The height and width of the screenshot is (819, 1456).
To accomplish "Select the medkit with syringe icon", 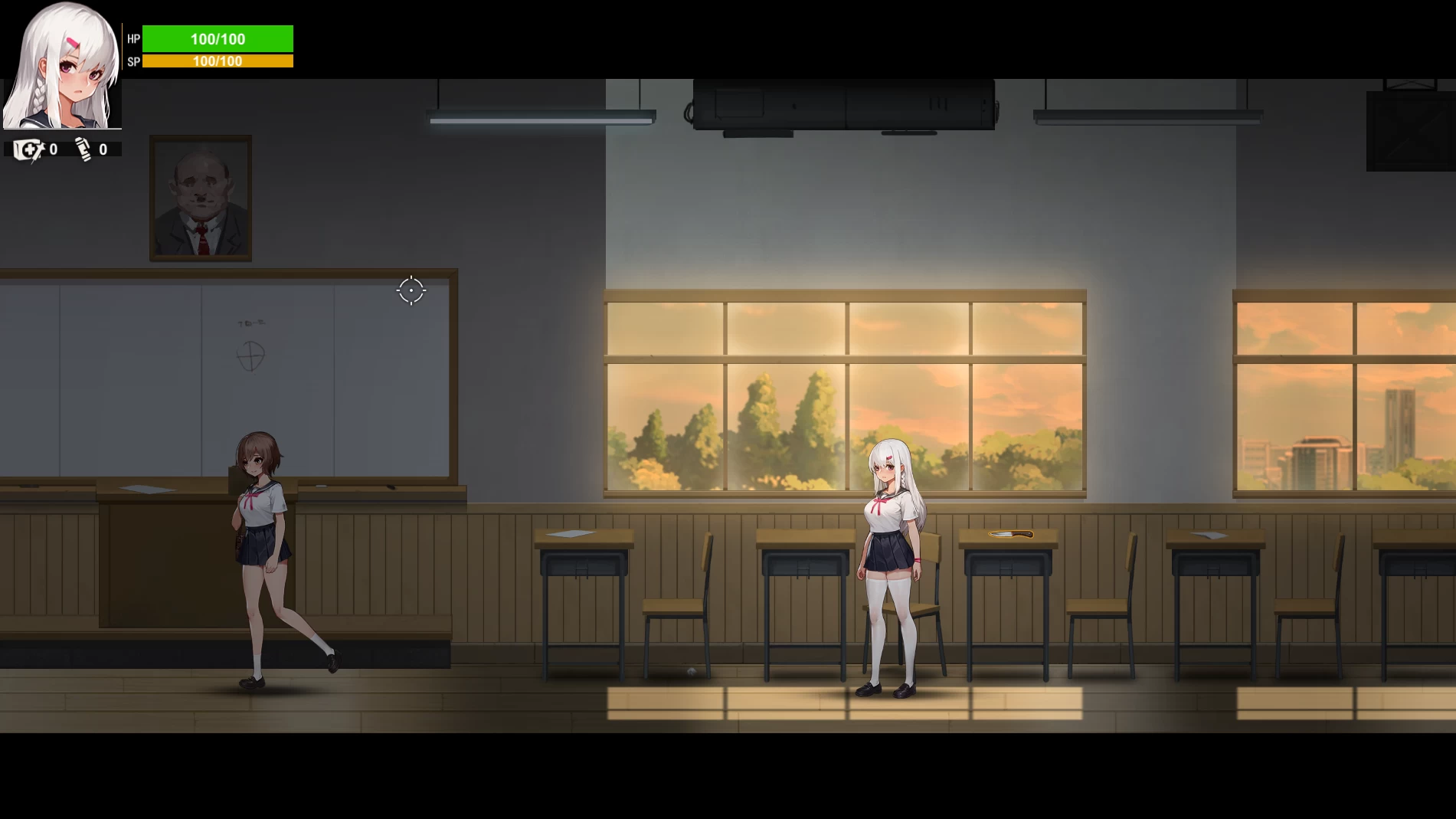I will pos(28,149).
